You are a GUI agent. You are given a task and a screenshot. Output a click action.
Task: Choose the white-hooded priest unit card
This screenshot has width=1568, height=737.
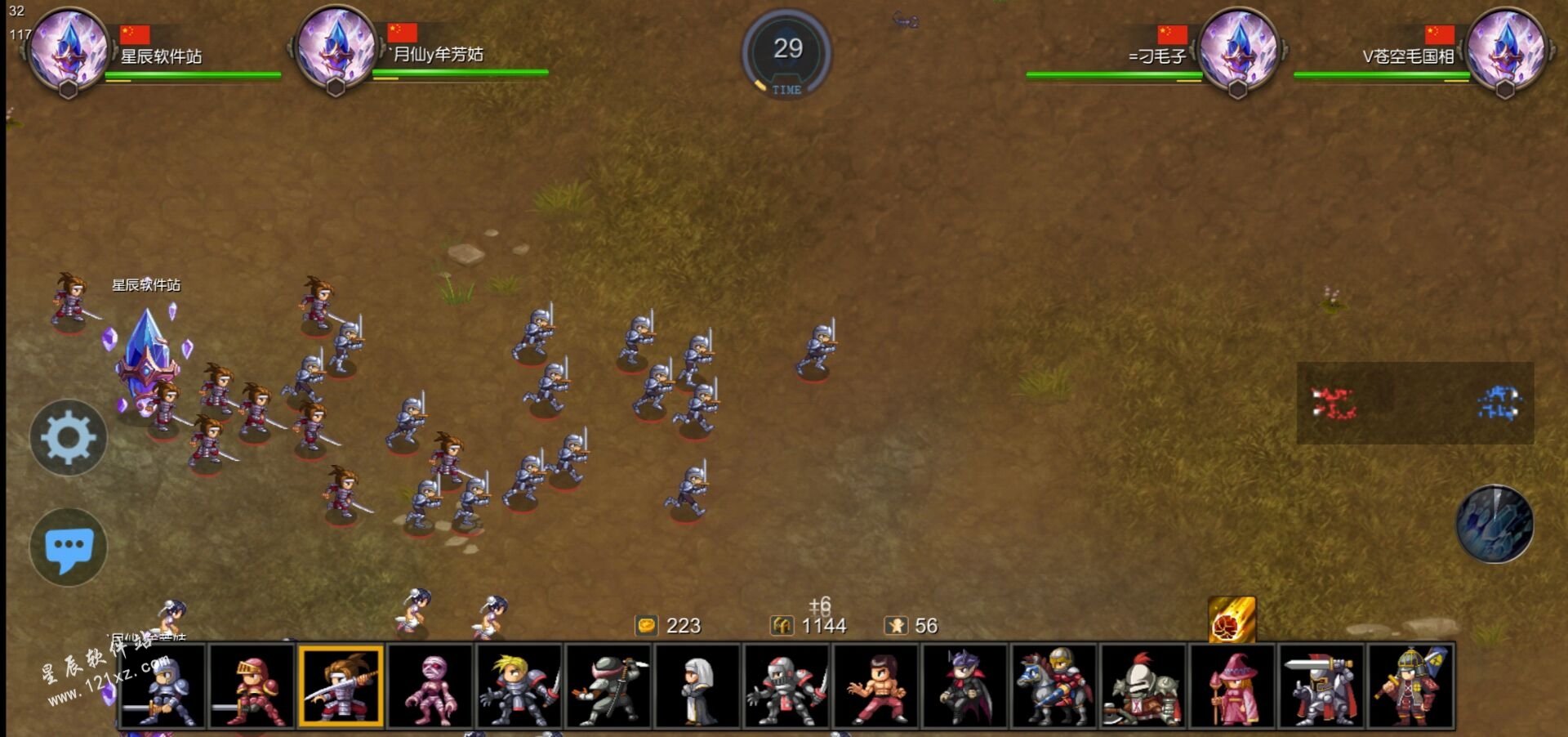[x=697, y=686]
